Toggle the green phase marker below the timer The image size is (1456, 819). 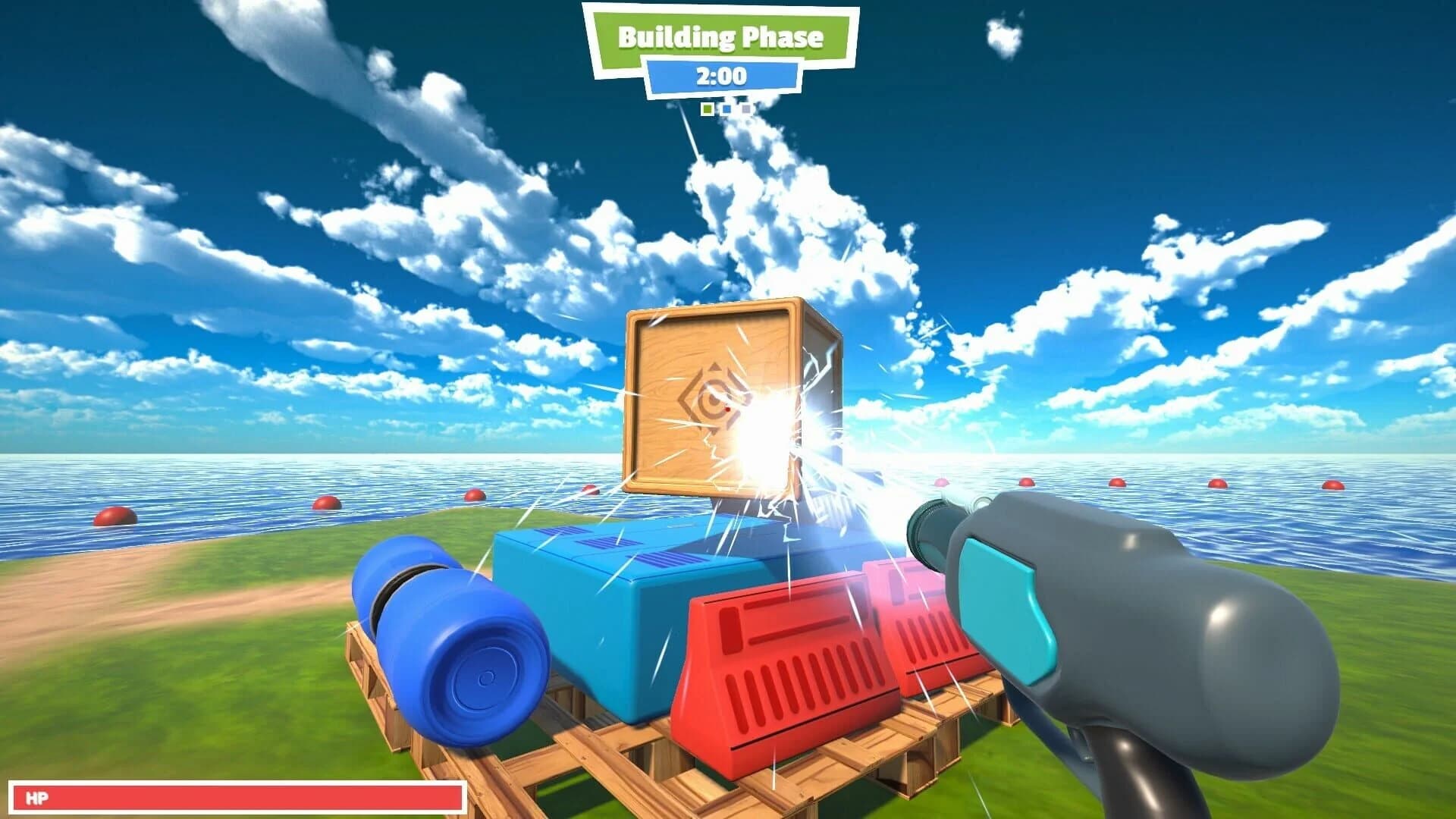pos(708,109)
